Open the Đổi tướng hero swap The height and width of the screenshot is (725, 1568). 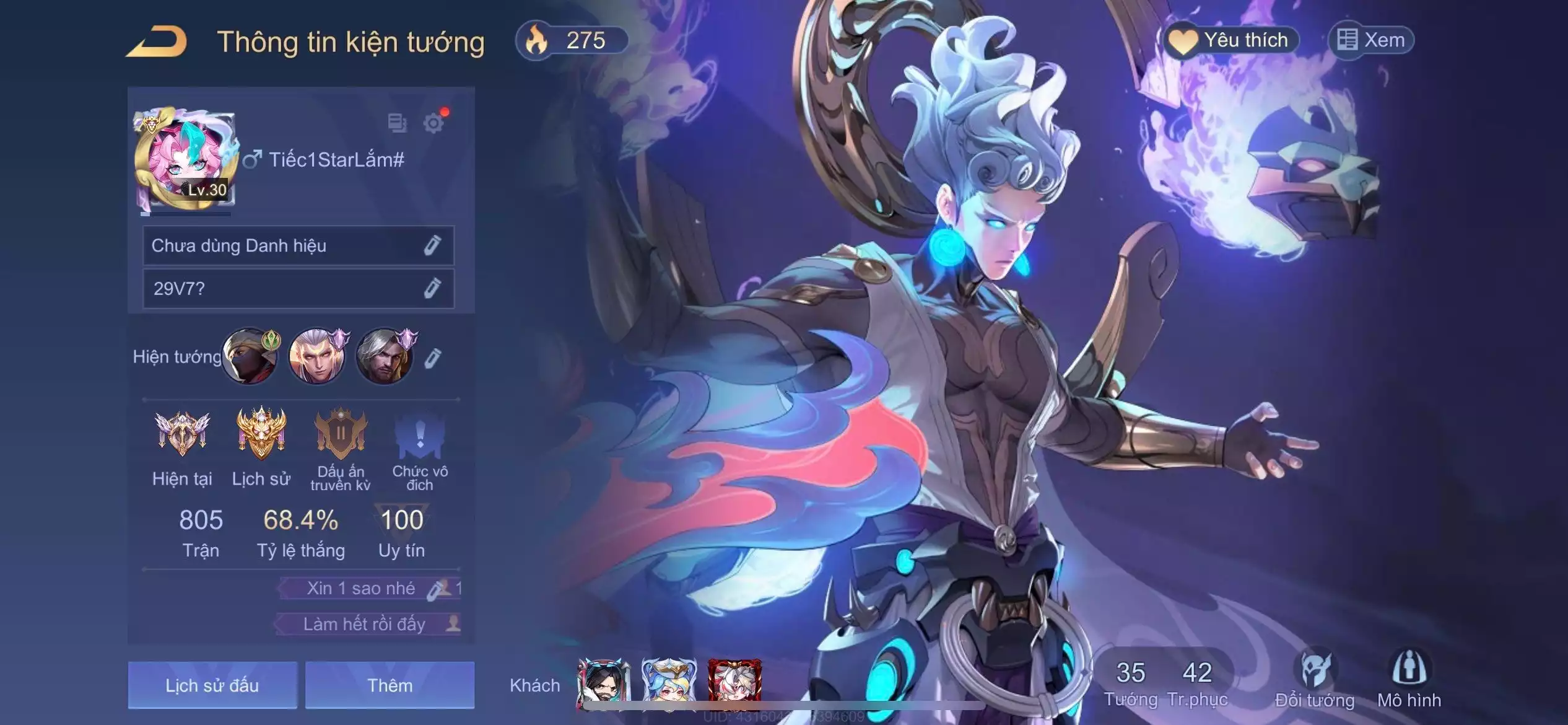(1315, 679)
